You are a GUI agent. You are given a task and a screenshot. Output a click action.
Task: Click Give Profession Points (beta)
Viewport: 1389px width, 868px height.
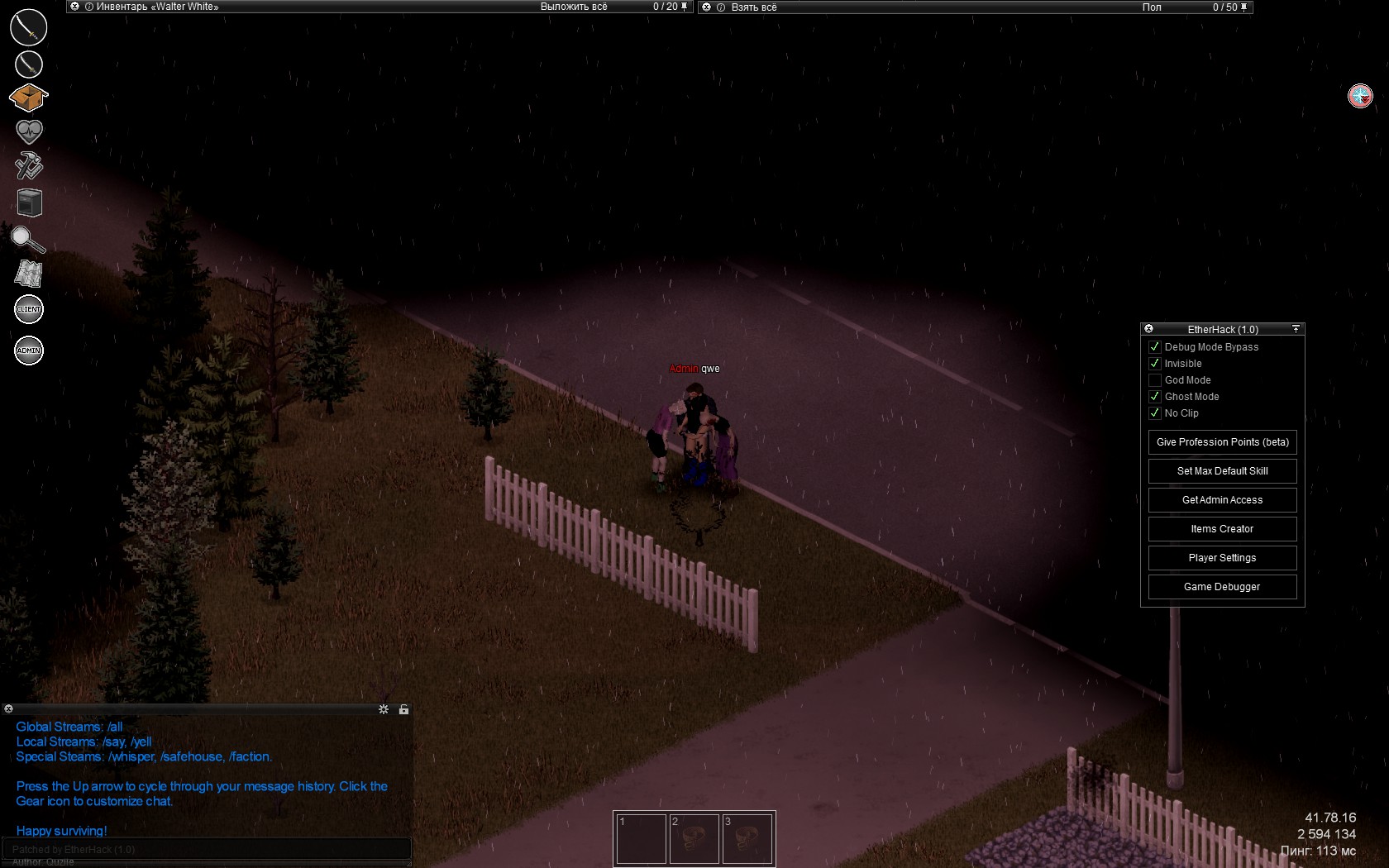coord(1222,442)
